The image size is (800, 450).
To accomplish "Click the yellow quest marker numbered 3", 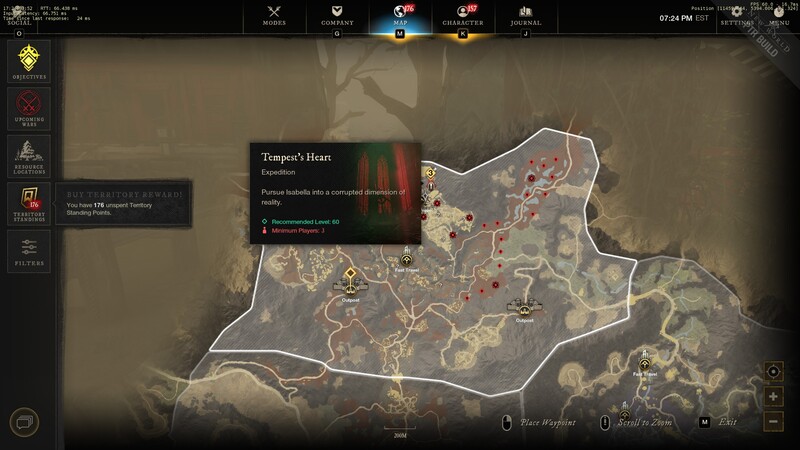I will [x=430, y=173].
